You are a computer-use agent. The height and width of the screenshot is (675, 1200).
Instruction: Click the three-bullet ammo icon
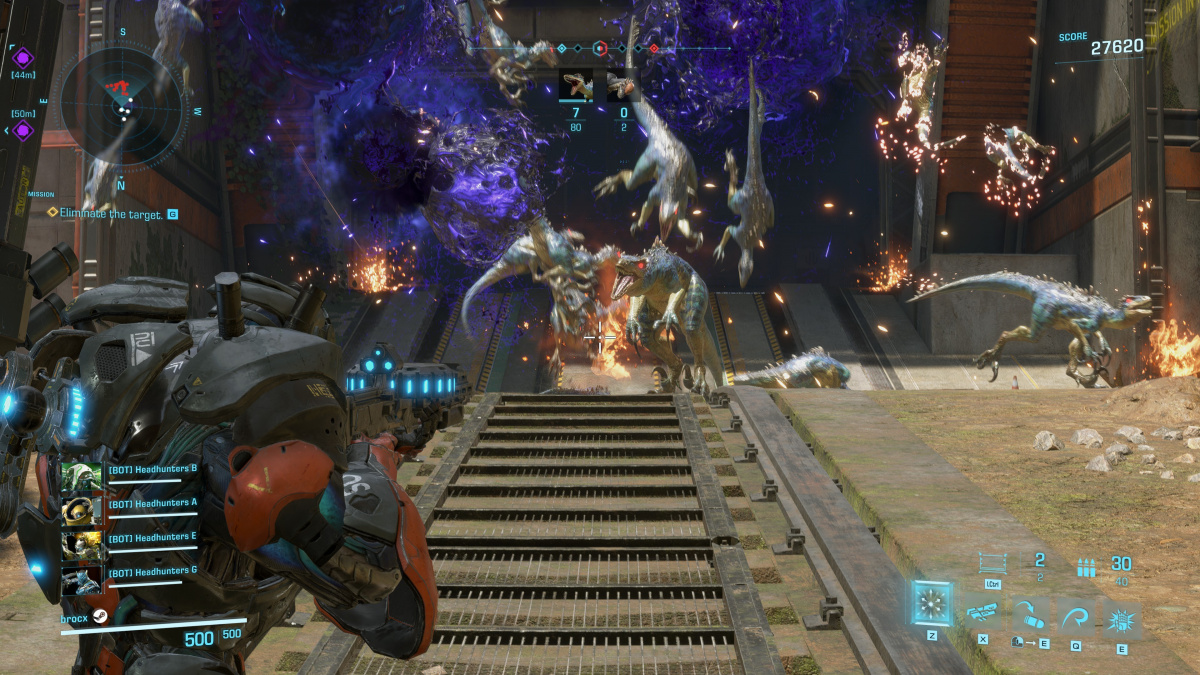coord(1086,567)
